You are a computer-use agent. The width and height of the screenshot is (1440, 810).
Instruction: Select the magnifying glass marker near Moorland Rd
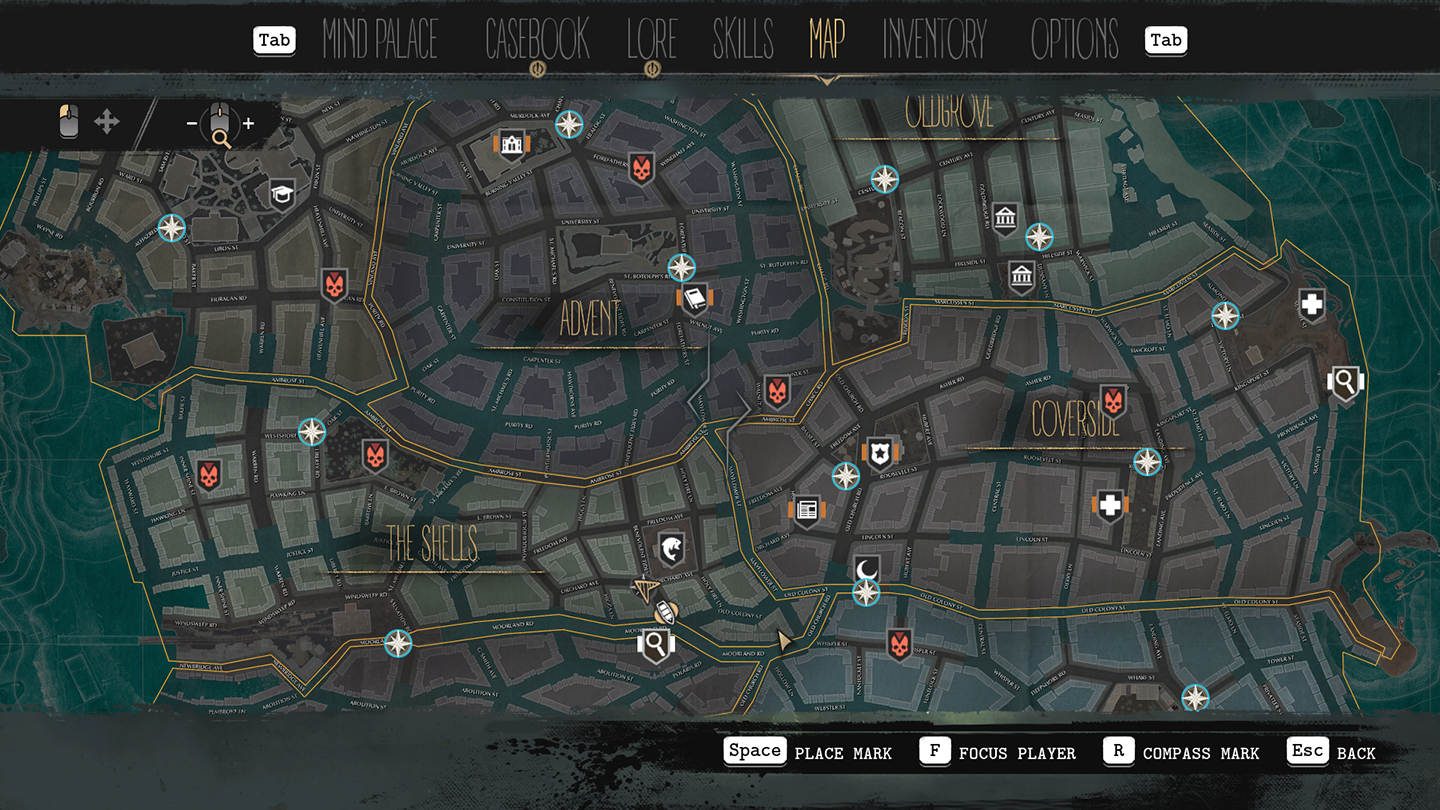click(655, 645)
